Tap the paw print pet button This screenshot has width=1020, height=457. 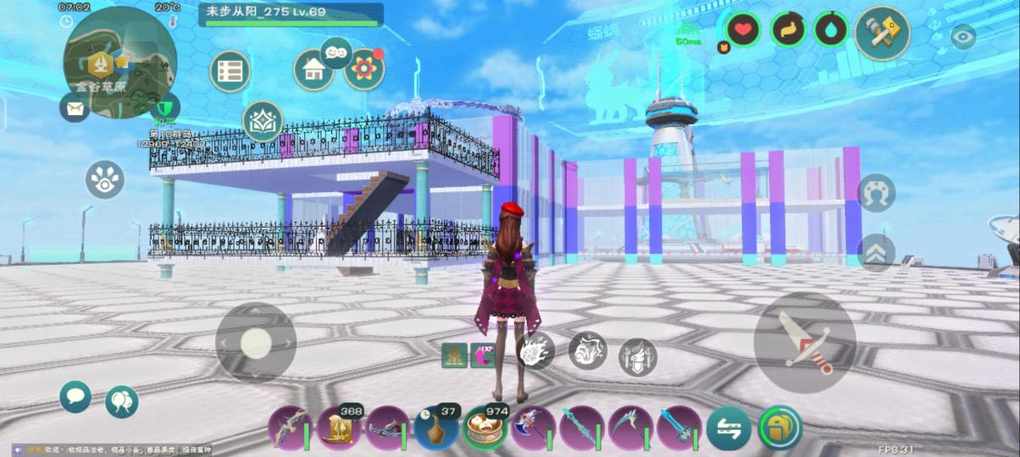(x=104, y=179)
